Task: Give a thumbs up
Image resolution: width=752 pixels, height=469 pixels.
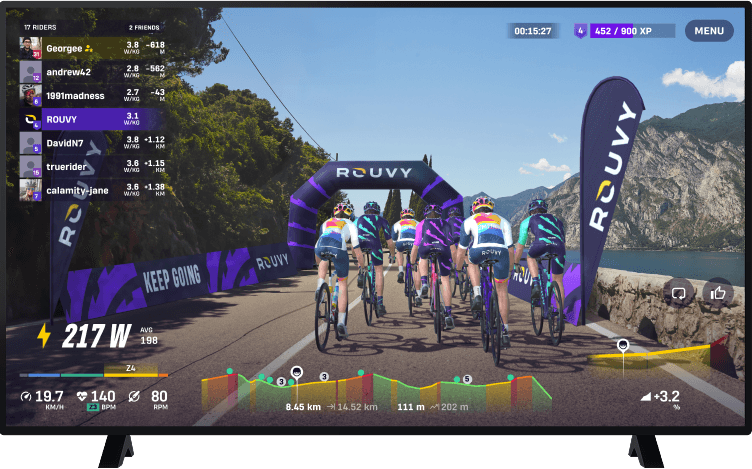Action: (x=717, y=293)
